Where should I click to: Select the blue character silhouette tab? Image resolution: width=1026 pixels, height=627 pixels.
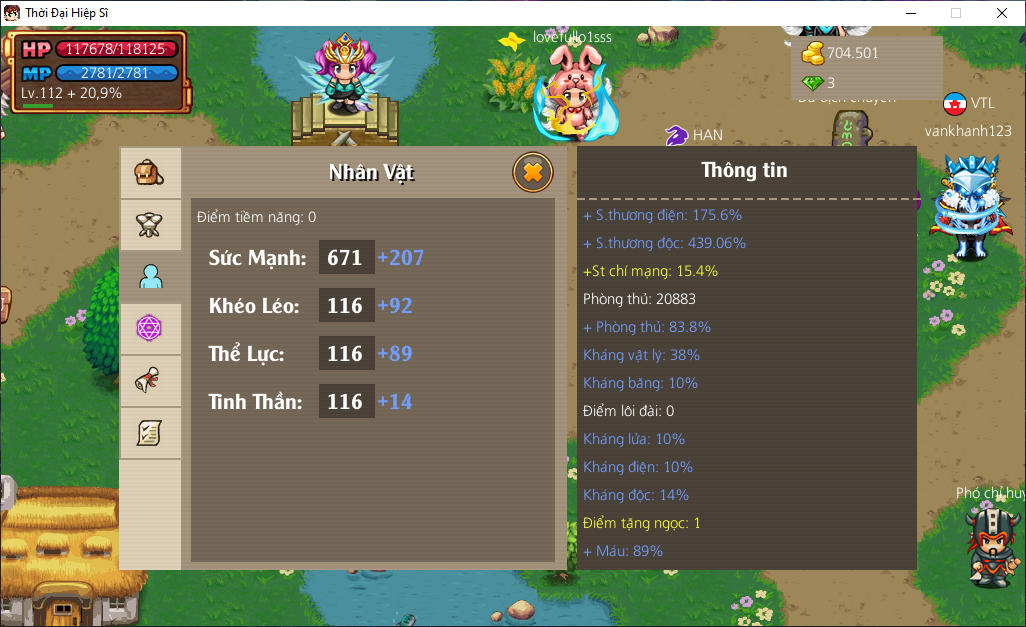point(150,277)
